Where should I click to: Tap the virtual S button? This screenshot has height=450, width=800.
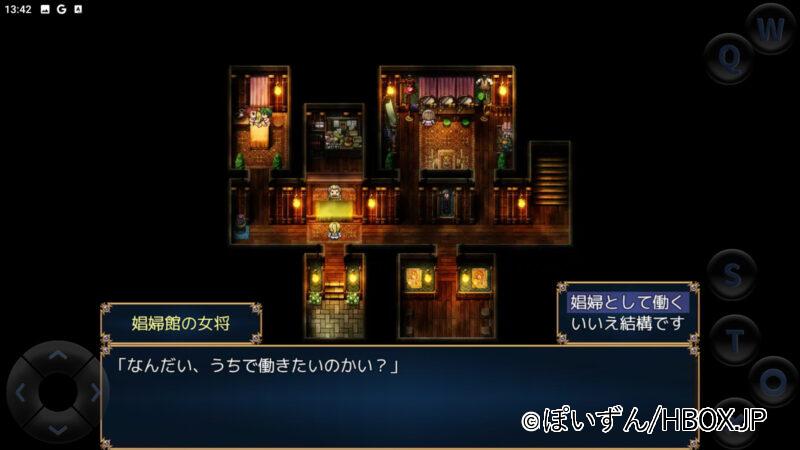coord(732,274)
